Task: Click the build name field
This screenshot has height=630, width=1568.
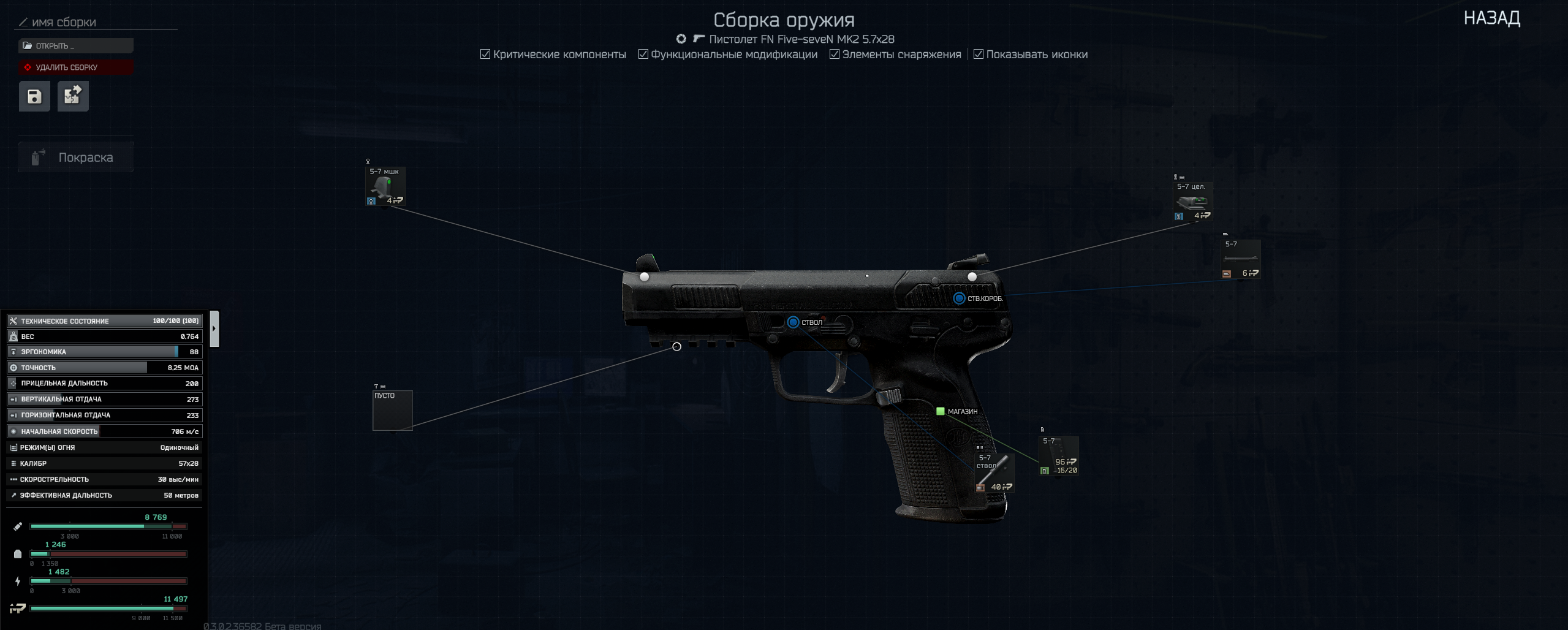Action: coord(98,23)
